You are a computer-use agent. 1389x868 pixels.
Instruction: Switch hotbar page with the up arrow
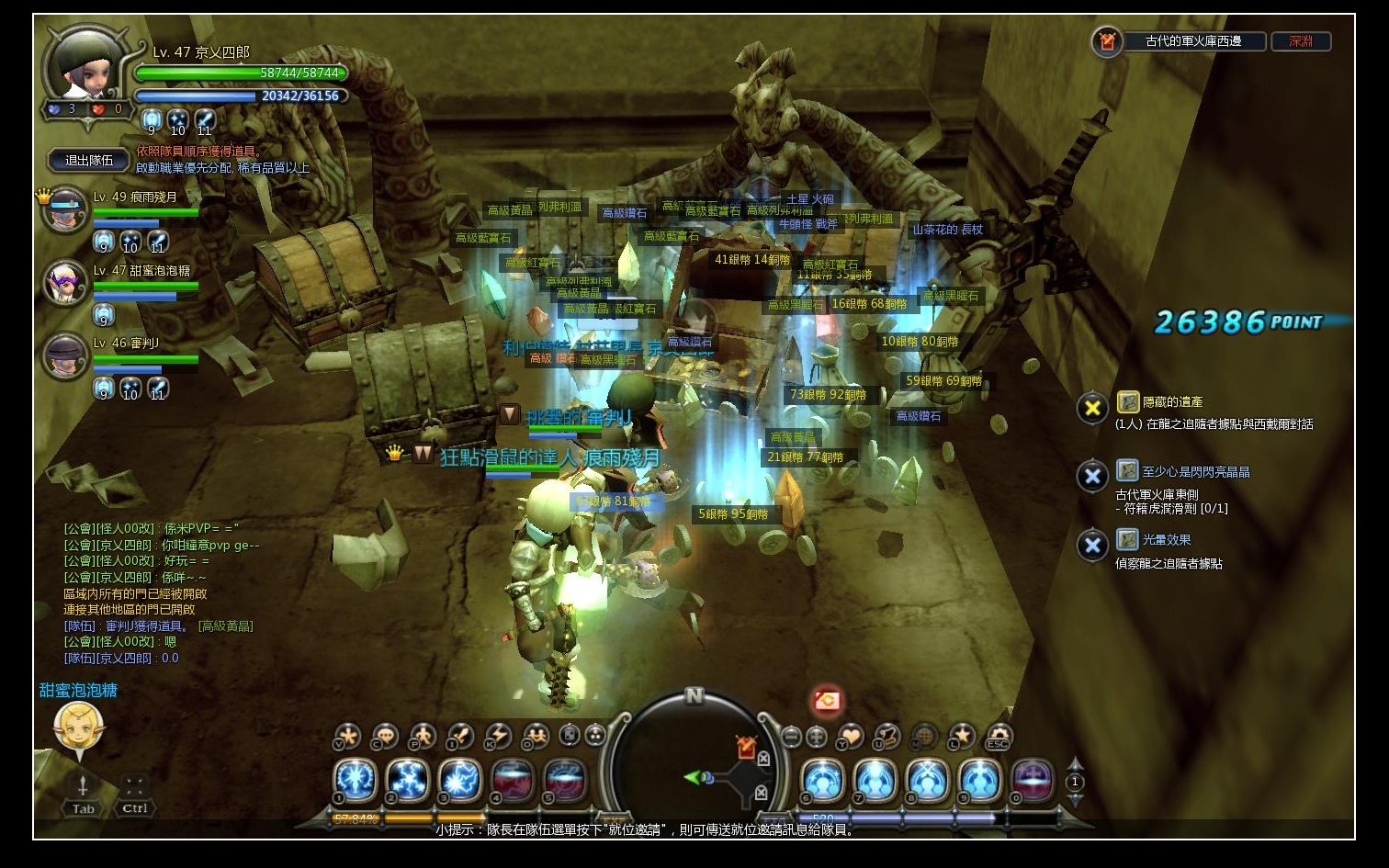(x=1075, y=763)
